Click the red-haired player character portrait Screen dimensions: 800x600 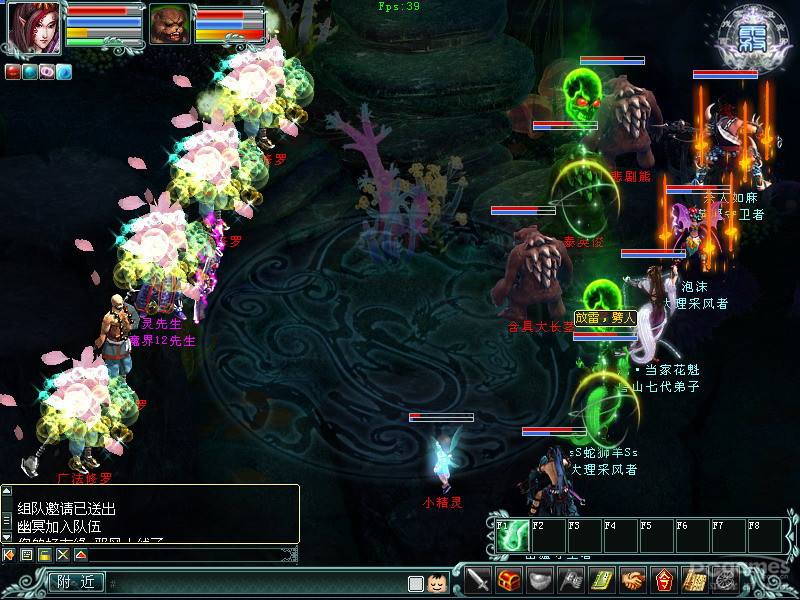pos(34,27)
